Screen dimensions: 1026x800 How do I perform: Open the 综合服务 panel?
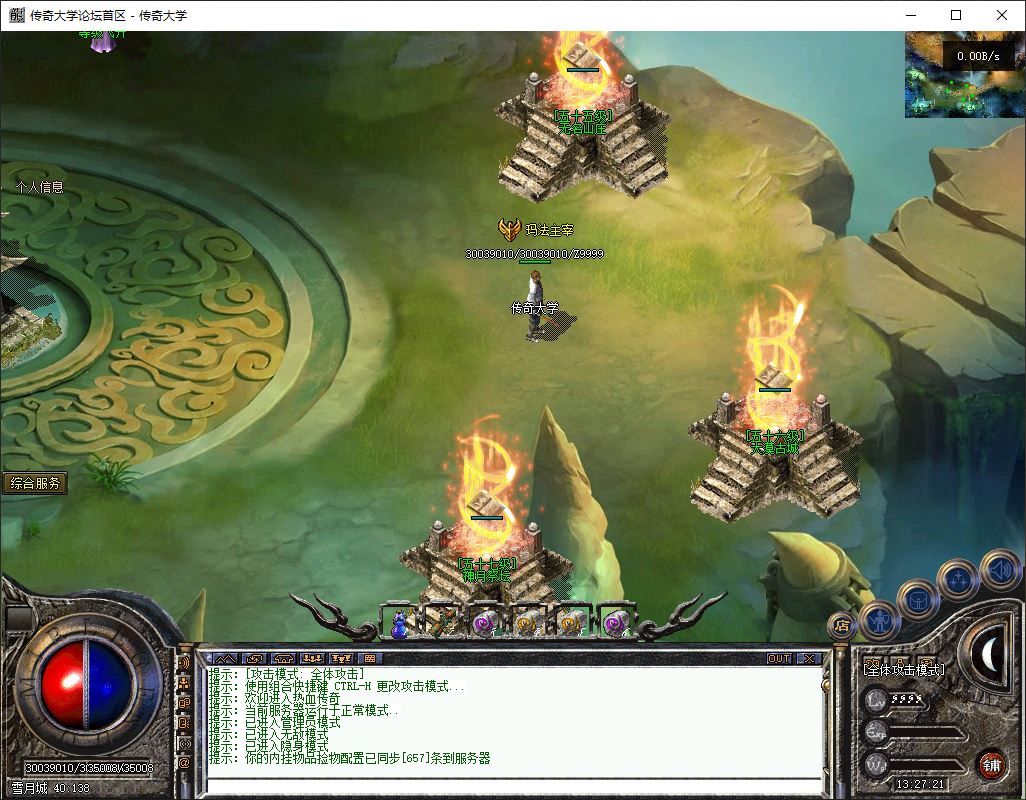click(x=35, y=483)
